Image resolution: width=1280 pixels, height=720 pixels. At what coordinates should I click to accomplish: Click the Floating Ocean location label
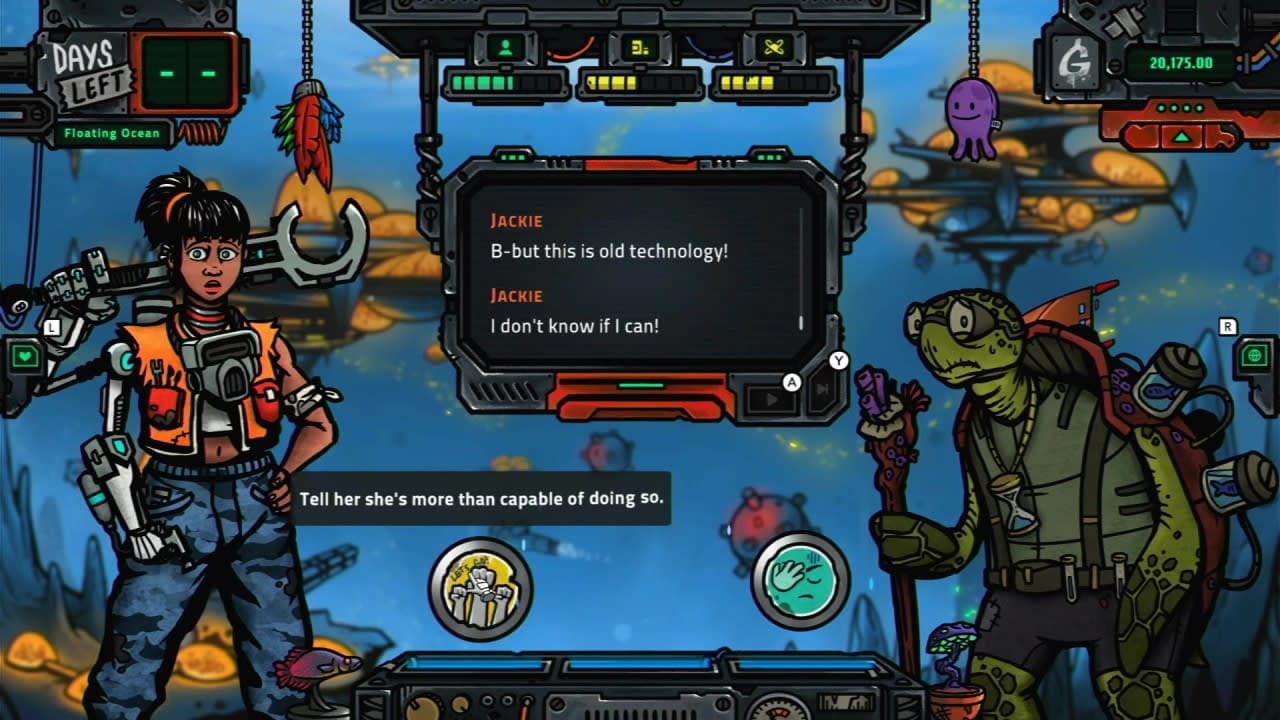tap(115, 133)
